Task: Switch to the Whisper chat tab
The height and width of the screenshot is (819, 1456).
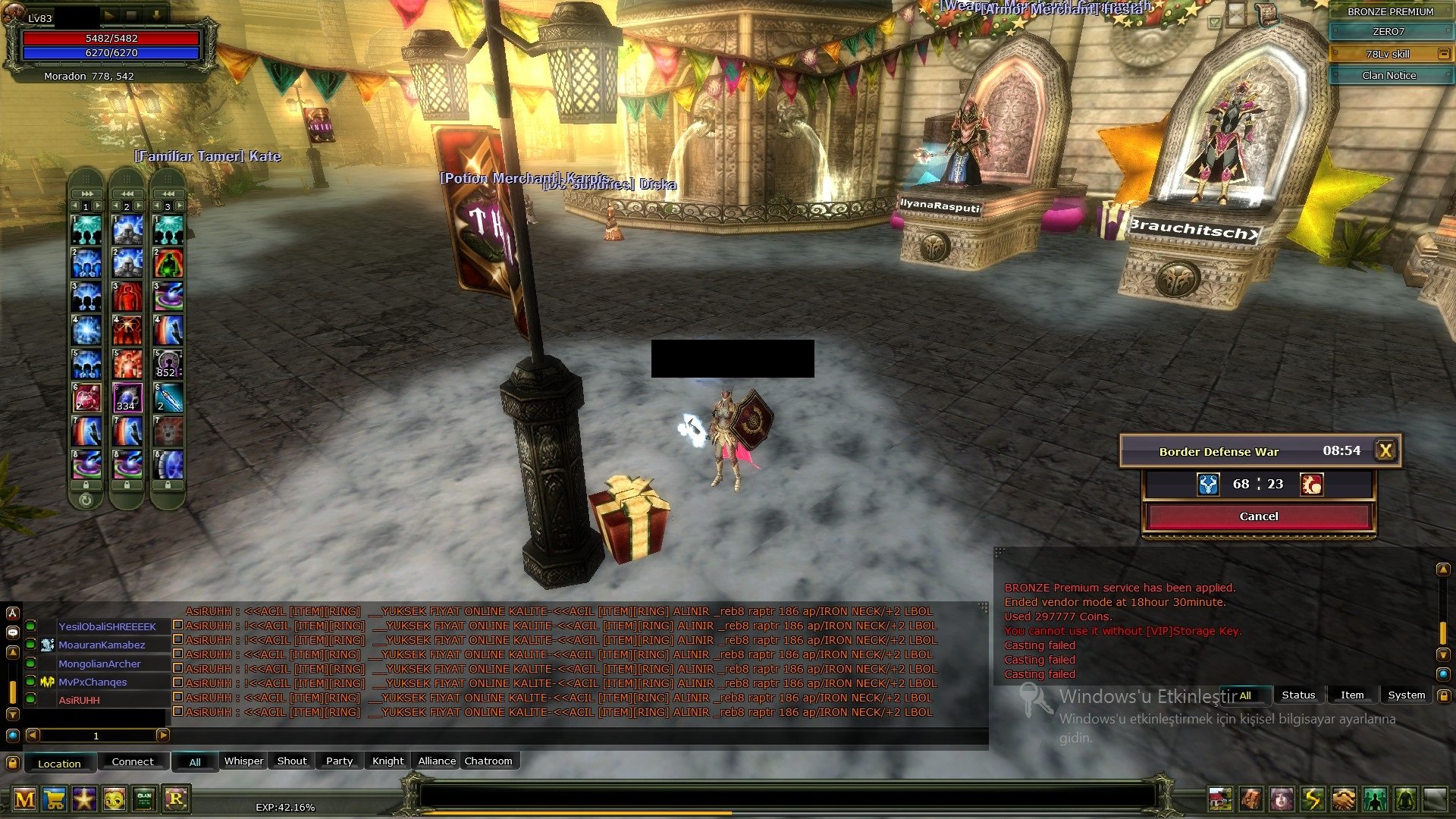Action: point(243,761)
